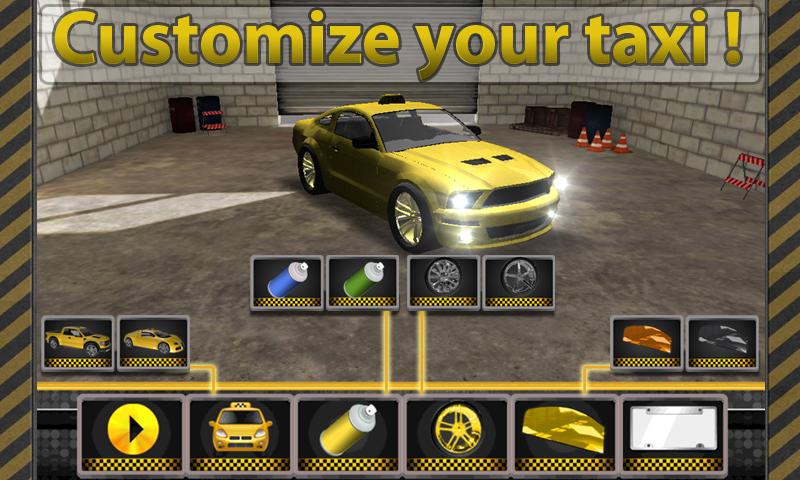The width and height of the screenshot is (800, 480).
Task: Select the dark five-spoke wheel rim
Action: pyautogui.click(x=519, y=281)
